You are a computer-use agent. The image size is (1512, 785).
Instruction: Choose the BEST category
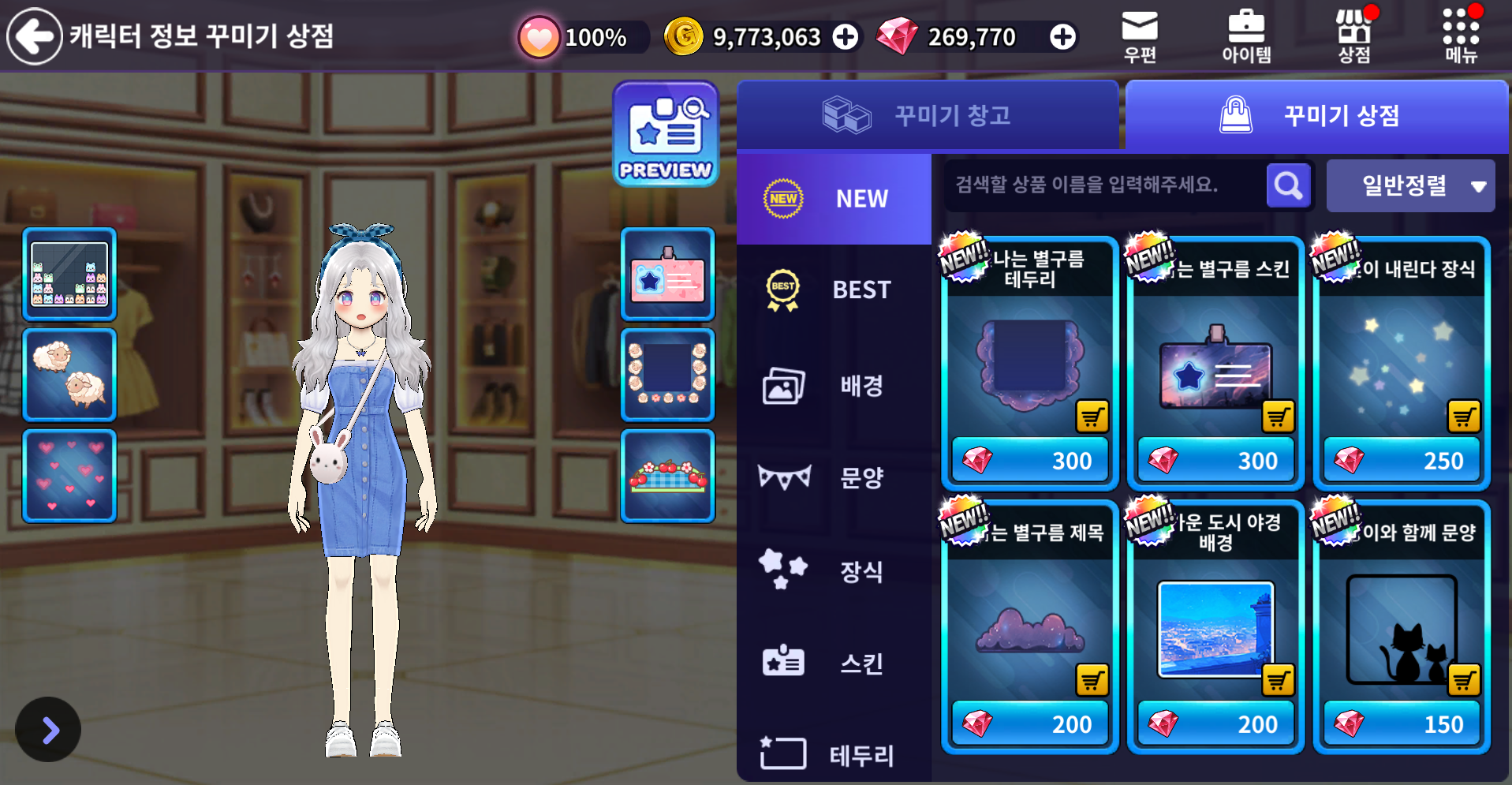point(834,290)
